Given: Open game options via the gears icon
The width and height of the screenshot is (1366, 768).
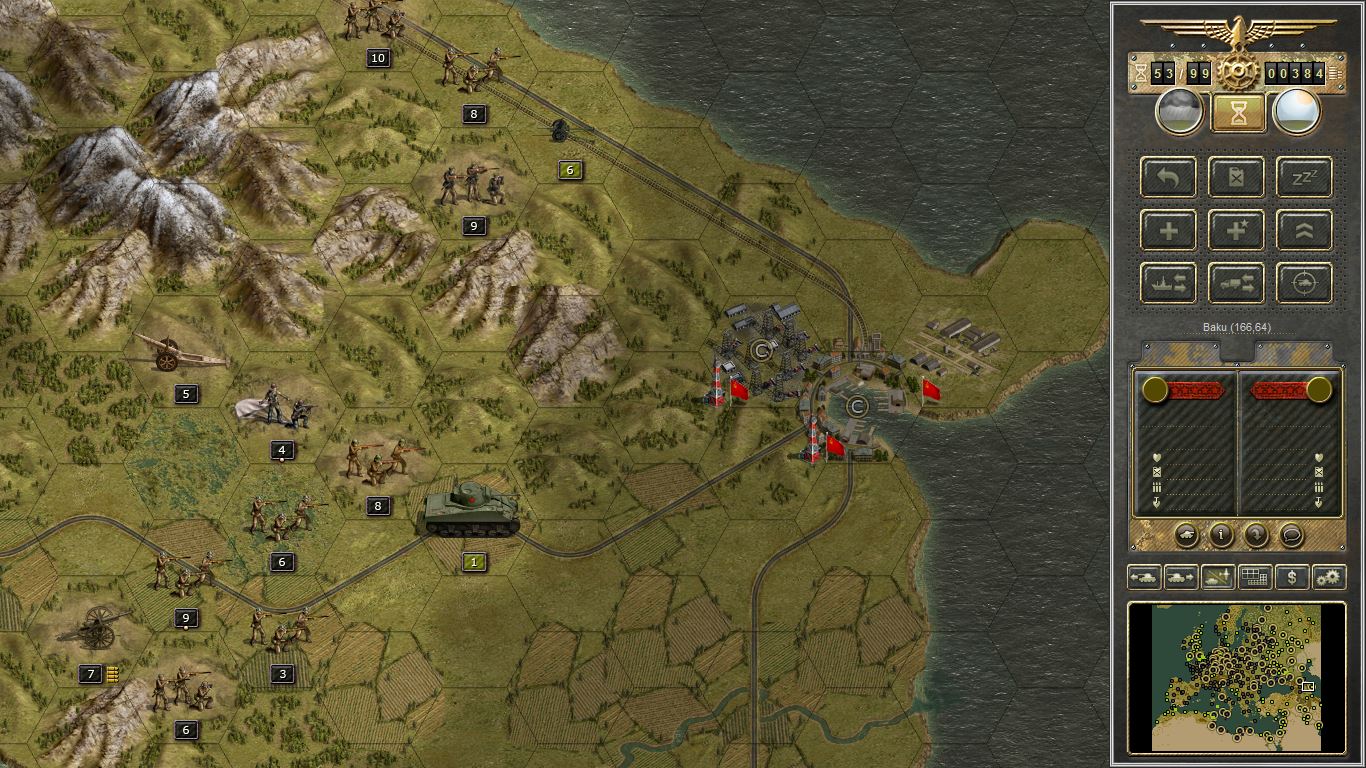Looking at the screenshot, I should point(1330,577).
